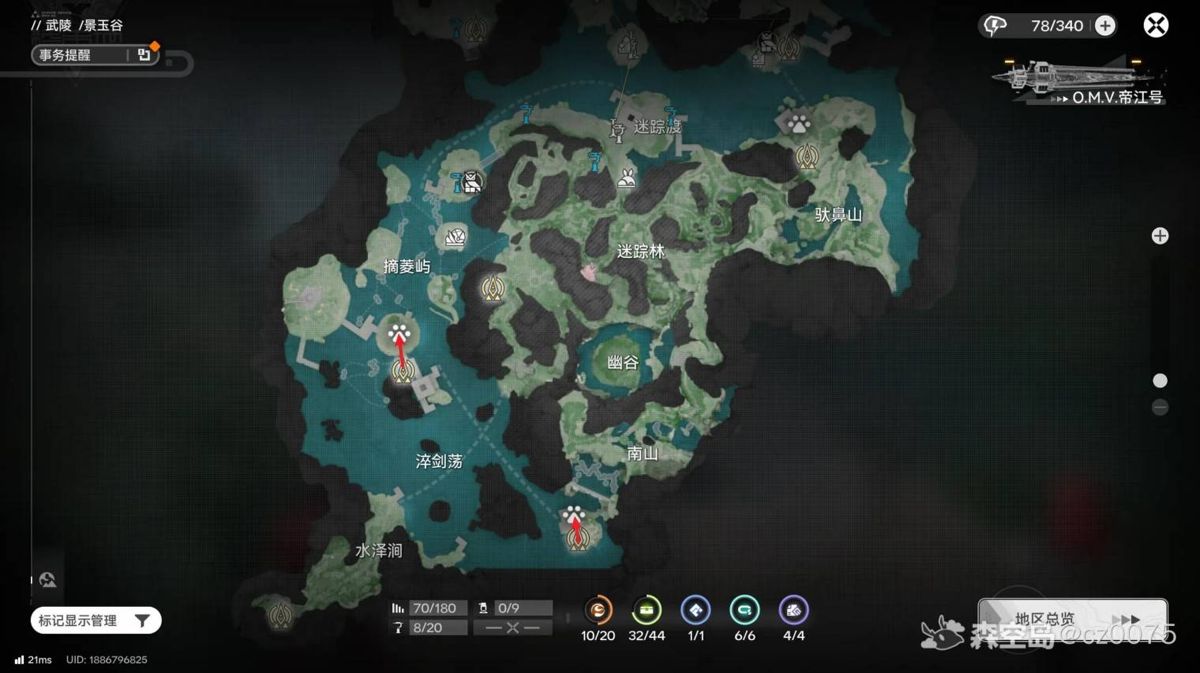
Task: Select the purple 4/4 collectible tracker
Action: 793,609
